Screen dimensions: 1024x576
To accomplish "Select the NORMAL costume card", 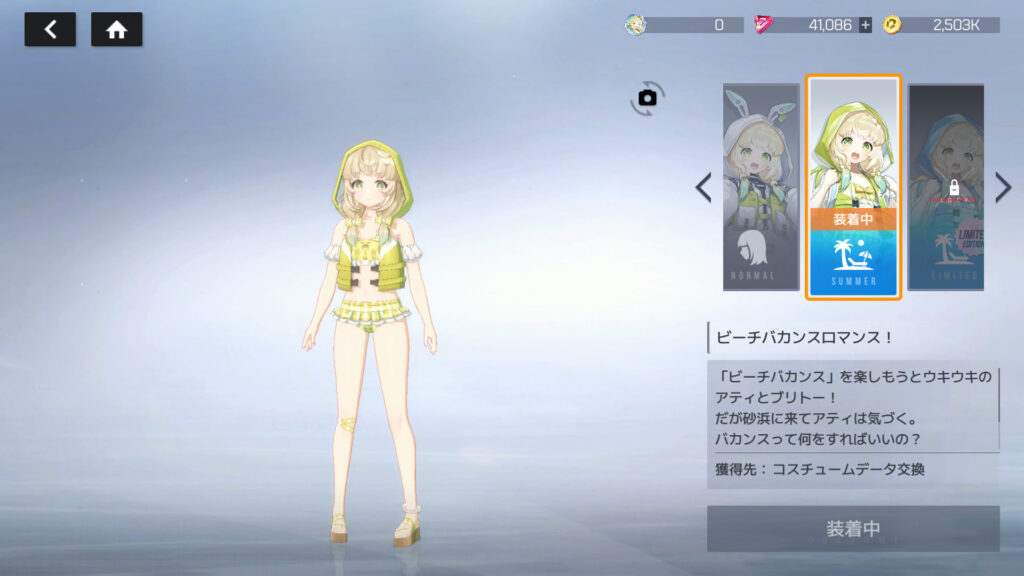I will (761, 187).
